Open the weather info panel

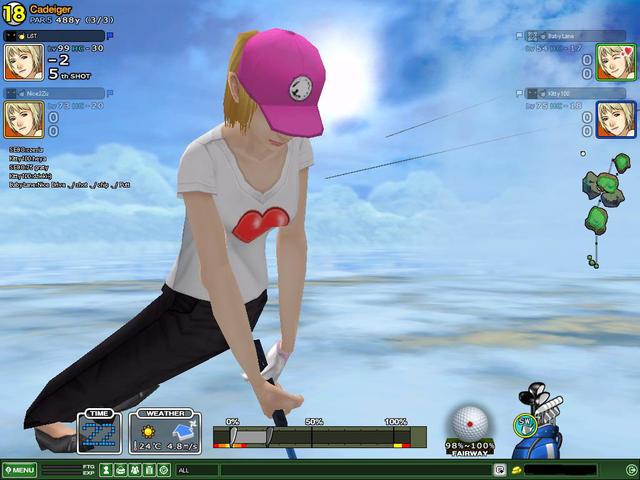click(x=165, y=433)
